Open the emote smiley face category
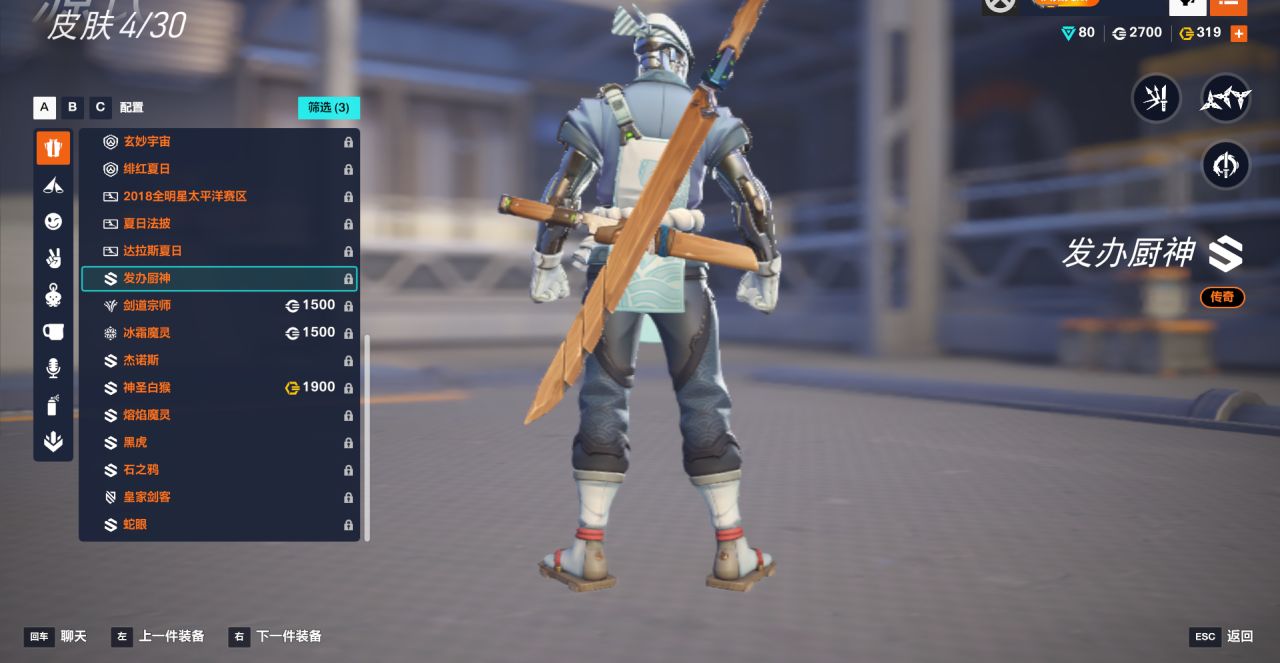The height and width of the screenshot is (663, 1280). tap(53, 221)
